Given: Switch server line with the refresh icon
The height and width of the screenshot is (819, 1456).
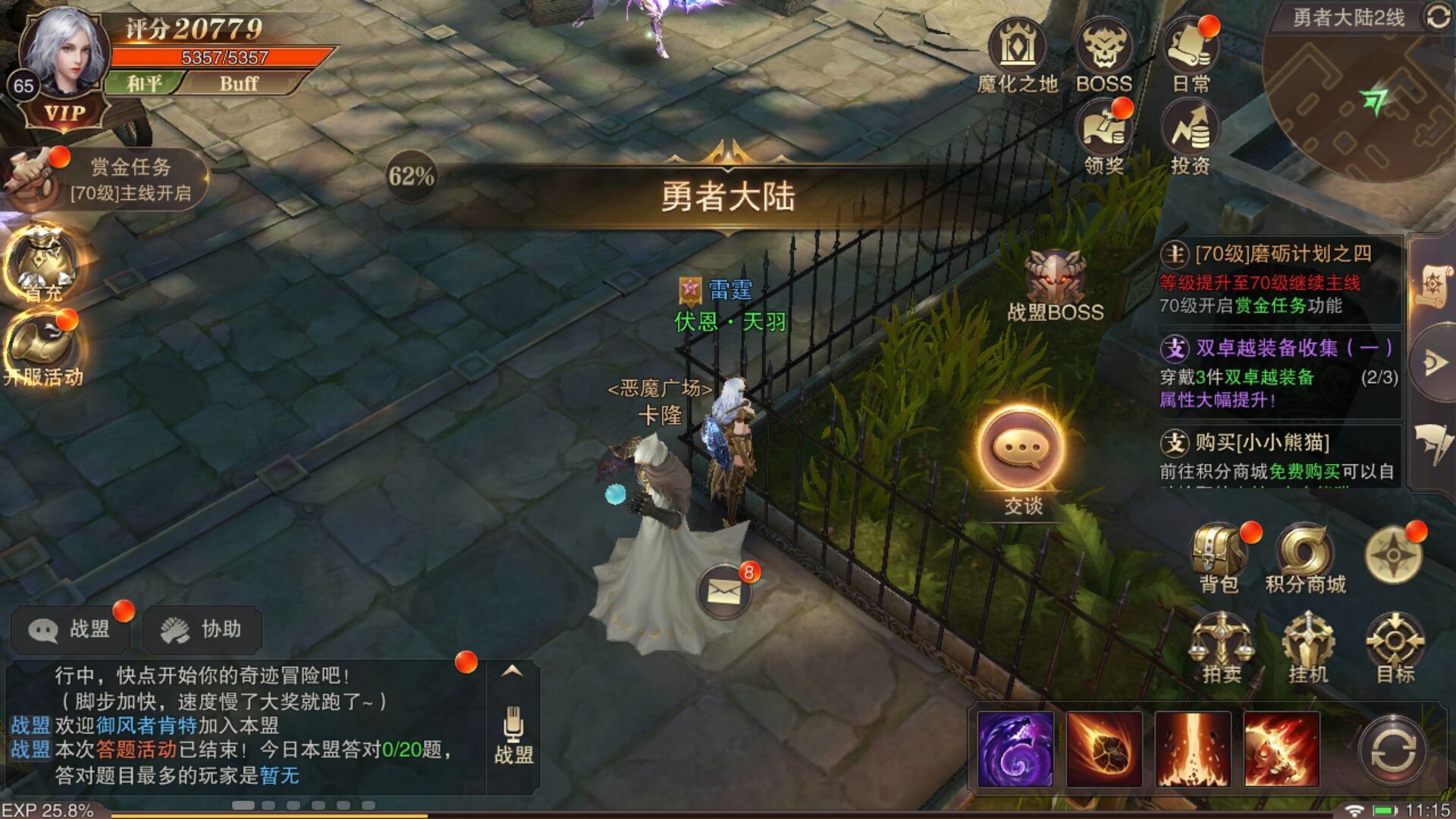Looking at the screenshot, I should pyautogui.click(x=1438, y=17).
